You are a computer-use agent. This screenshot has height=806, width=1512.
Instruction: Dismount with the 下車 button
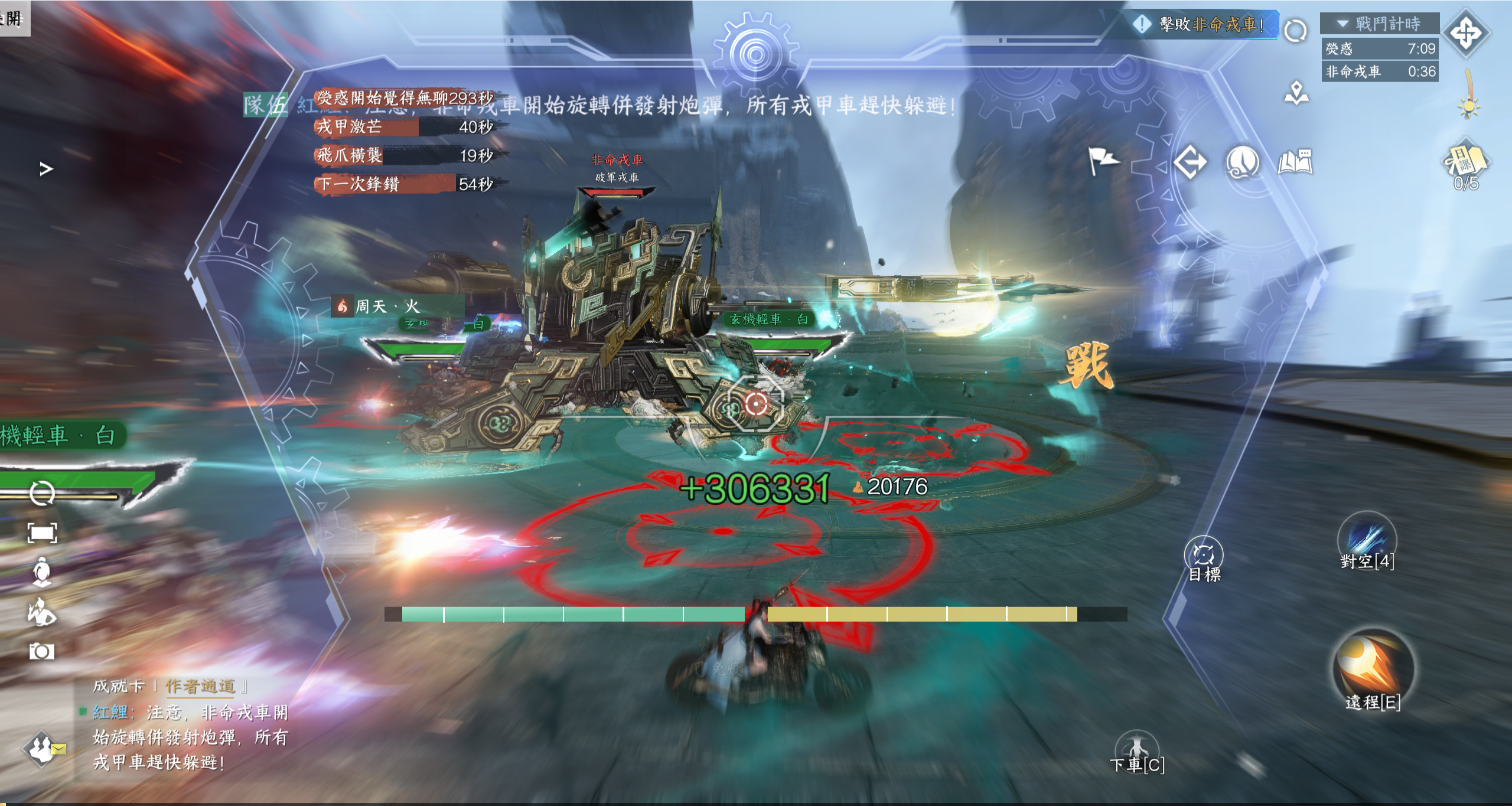[x=1136, y=750]
